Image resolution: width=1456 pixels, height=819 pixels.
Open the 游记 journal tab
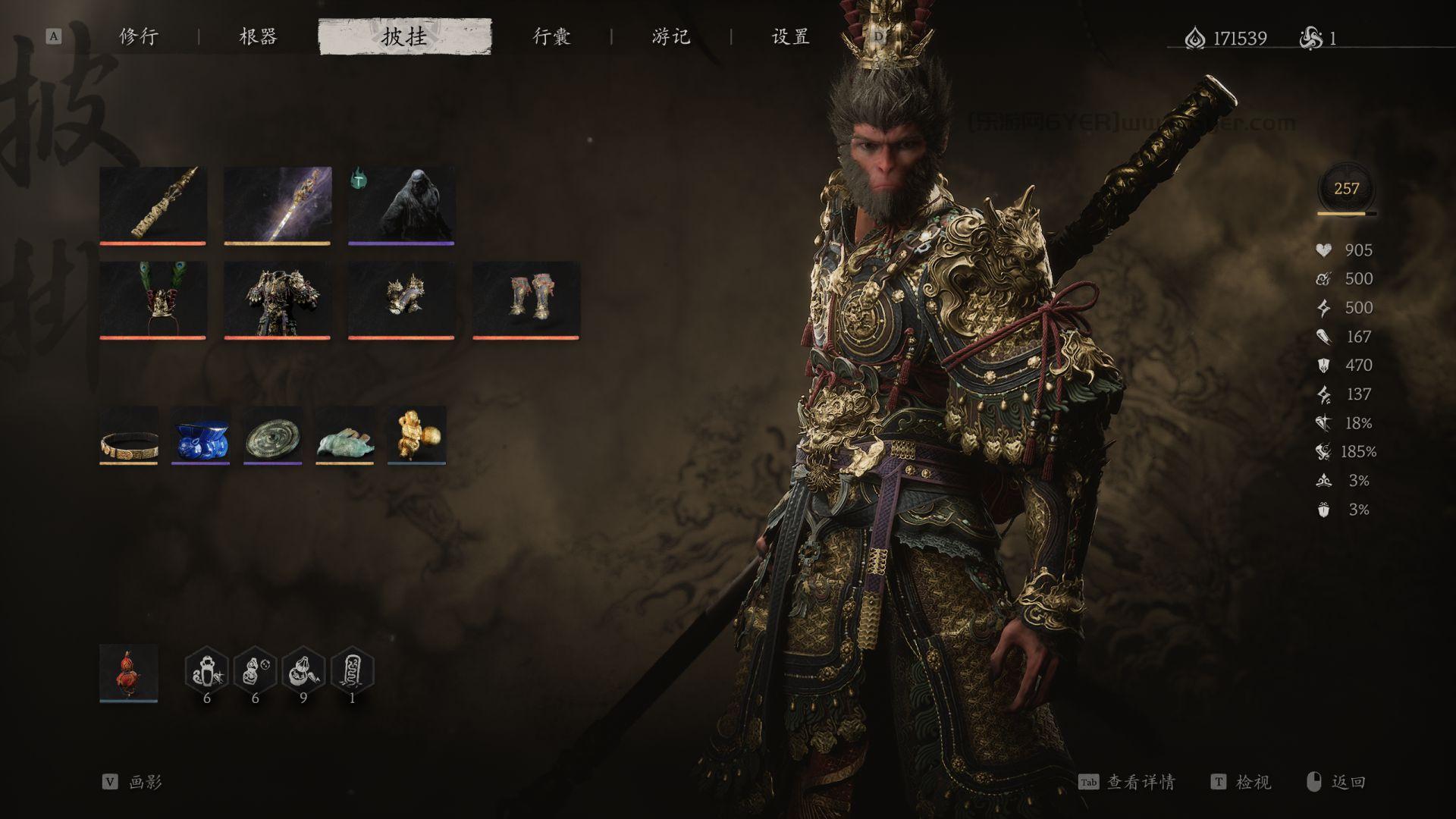pyautogui.click(x=671, y=36)
